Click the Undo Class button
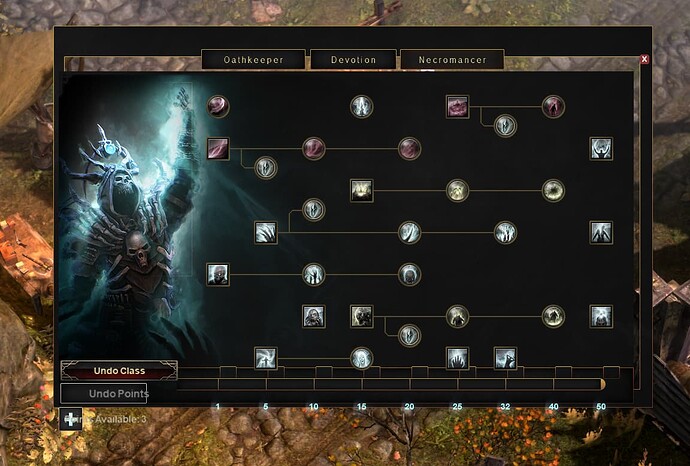 119,371
